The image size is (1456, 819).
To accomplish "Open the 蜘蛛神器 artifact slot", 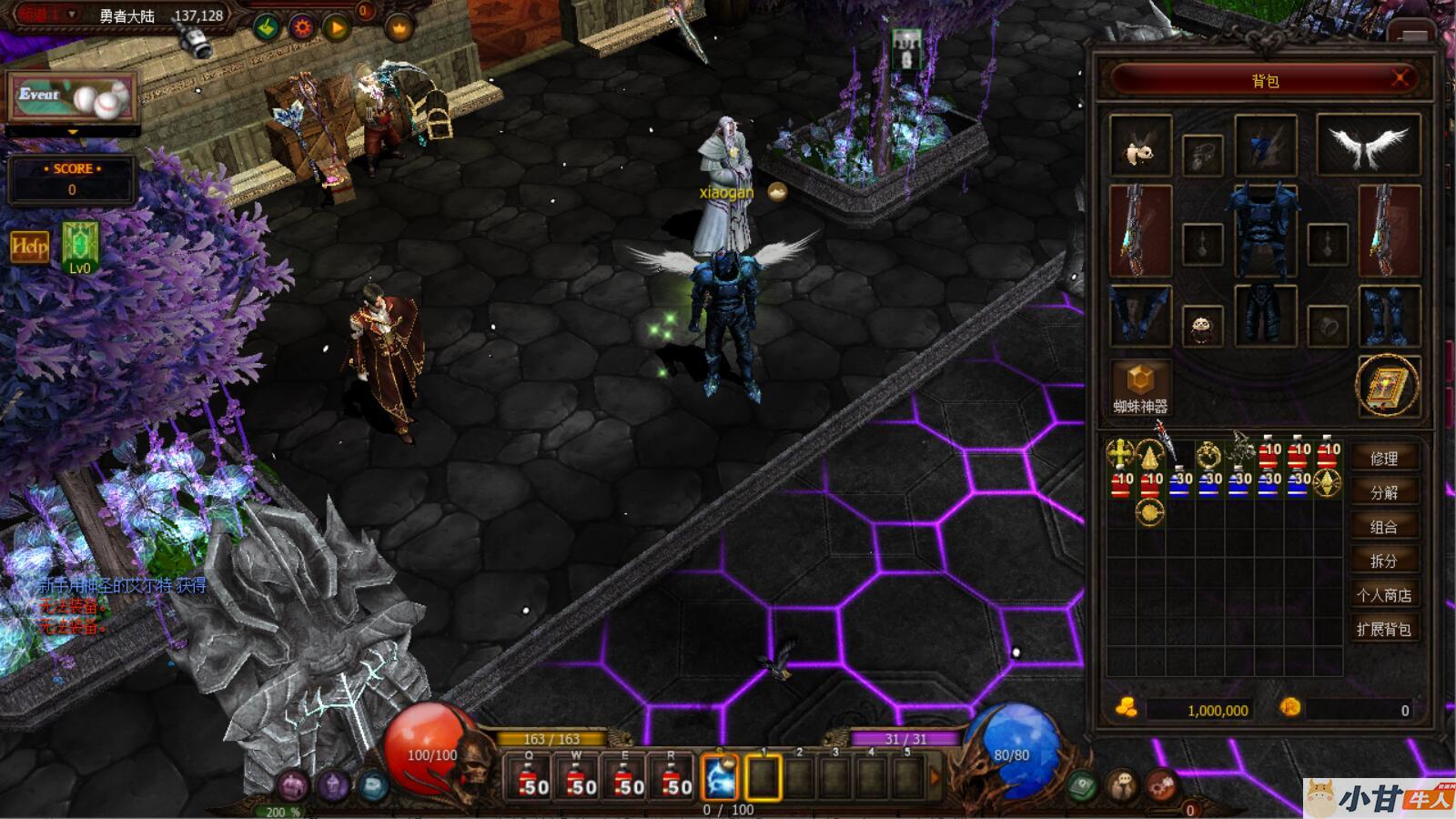I will coord(1140,385).
